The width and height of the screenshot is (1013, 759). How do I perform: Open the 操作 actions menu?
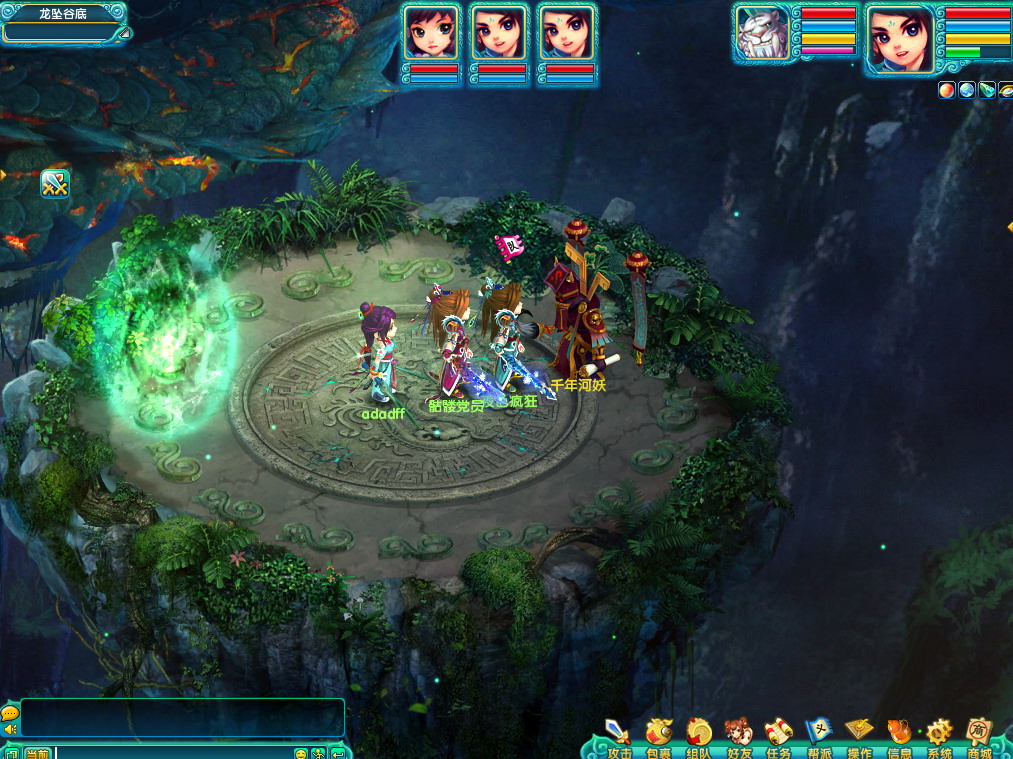[859, 736]
